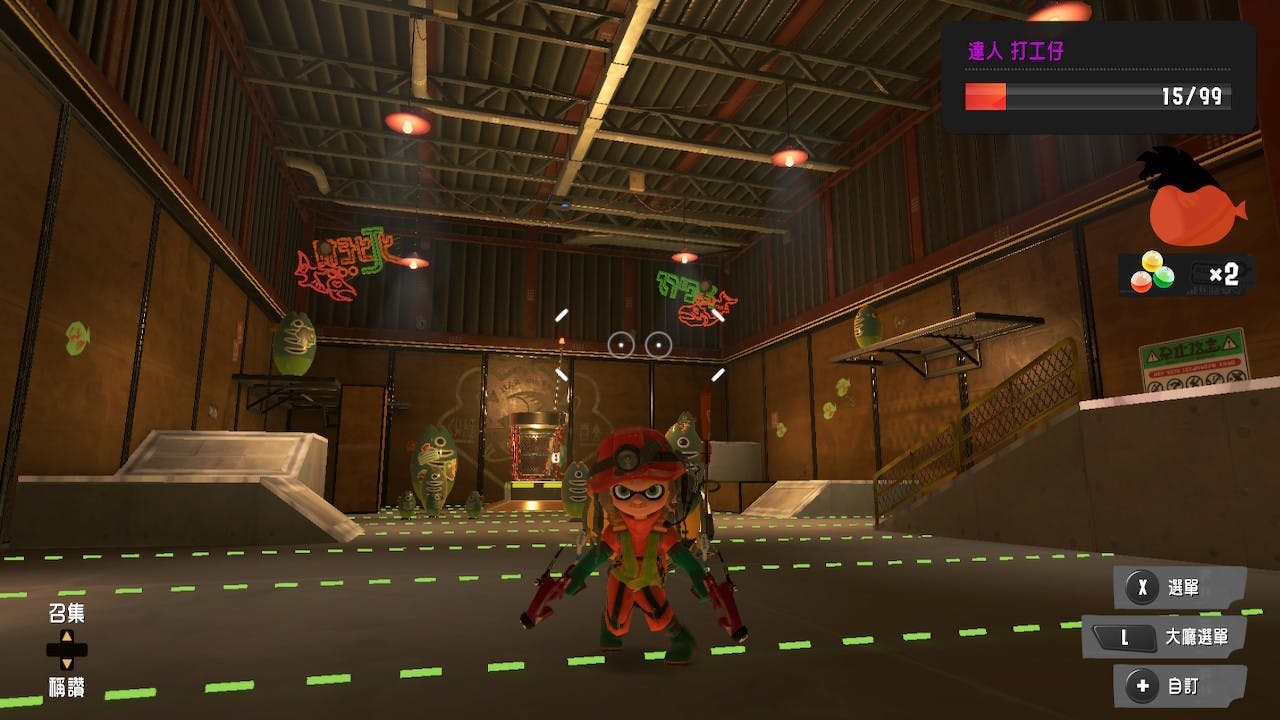Open the 選單 menu button
Viewport: 1280px width, 720px height.
1180,588
